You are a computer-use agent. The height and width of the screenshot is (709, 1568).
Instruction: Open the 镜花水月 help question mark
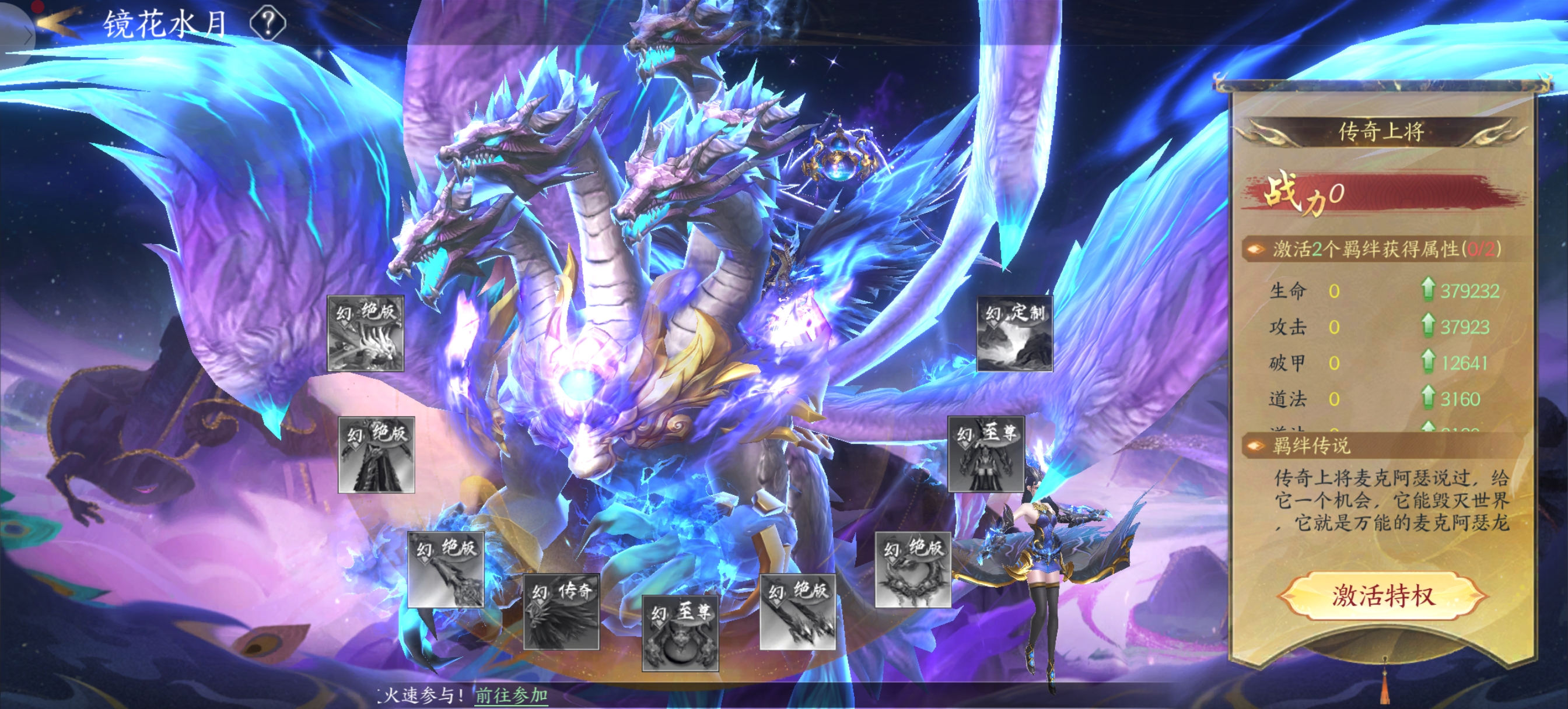coord(268,23)
